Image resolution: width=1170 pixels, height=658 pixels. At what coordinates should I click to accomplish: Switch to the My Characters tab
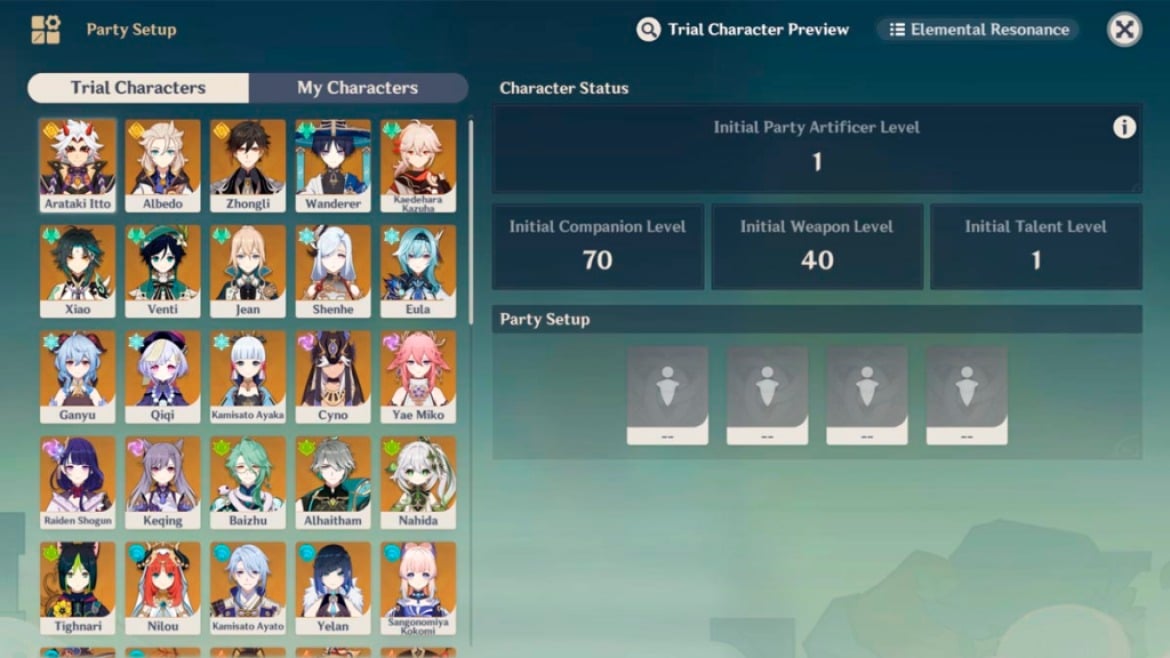pyautogui.click(x=357, y=88)
